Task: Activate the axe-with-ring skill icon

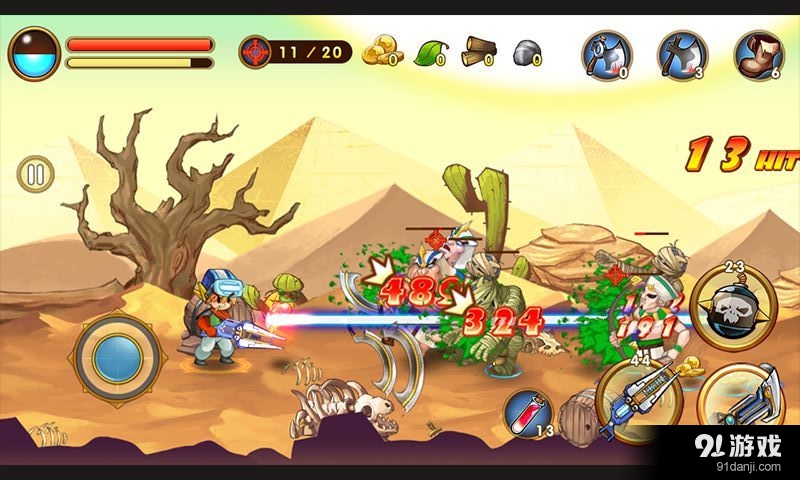Action: 607,53
